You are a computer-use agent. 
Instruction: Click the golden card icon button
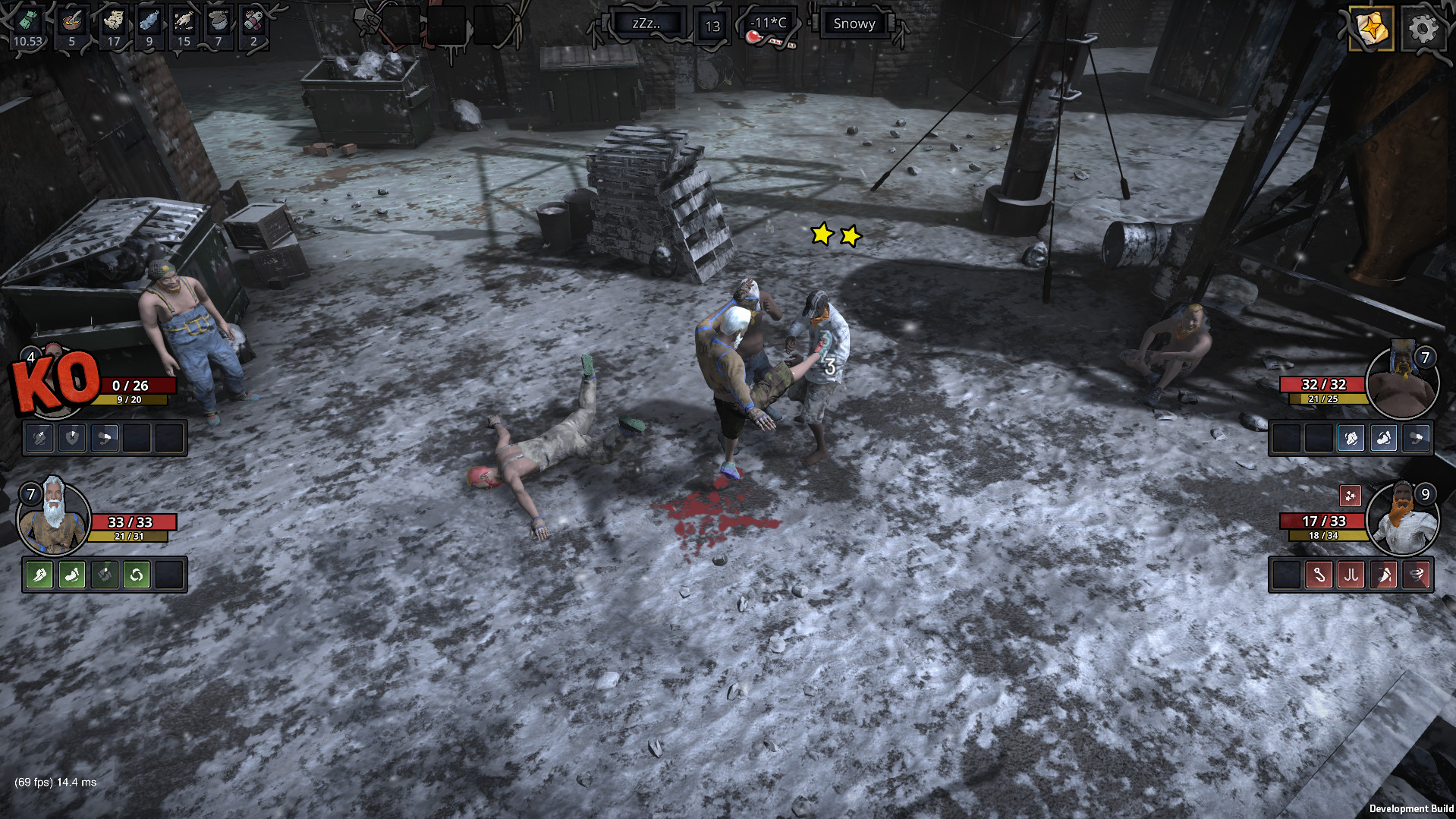click(1371, 29)
